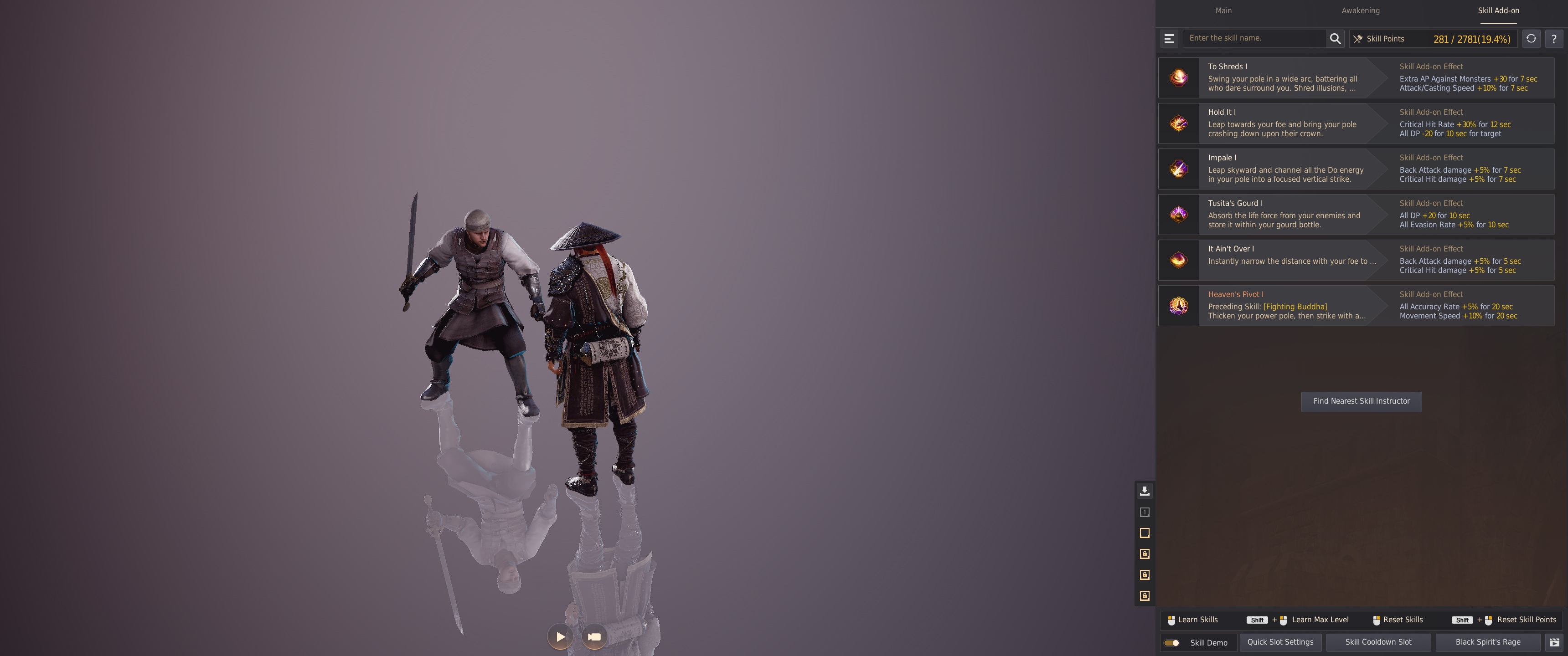The image size is (1568, 656).
Task: Unlock the first locked quick slot
Action: (x=1145, y=554)
